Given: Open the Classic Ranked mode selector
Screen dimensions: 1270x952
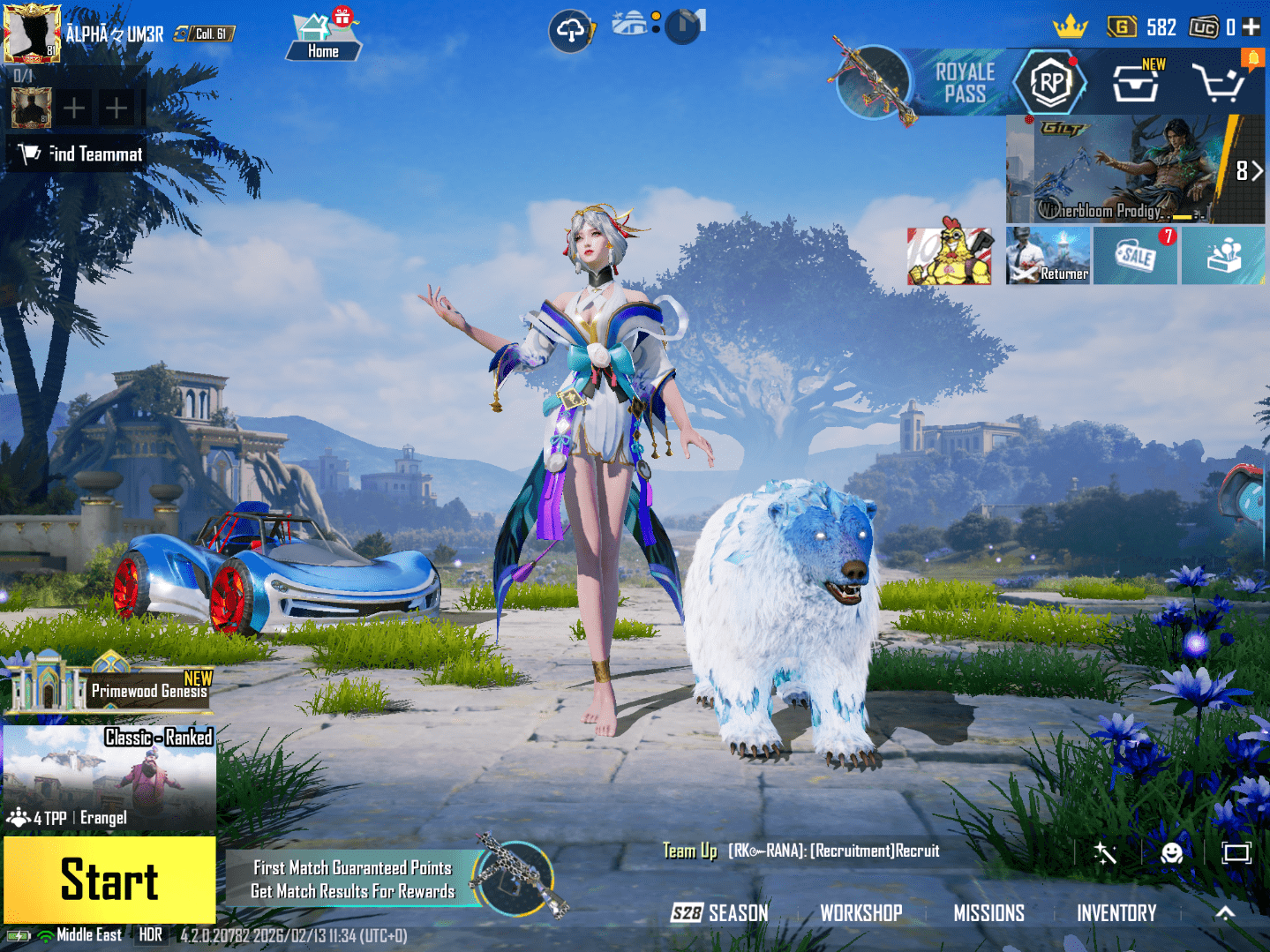Looking at the screenshot, I should coord(109,778).
